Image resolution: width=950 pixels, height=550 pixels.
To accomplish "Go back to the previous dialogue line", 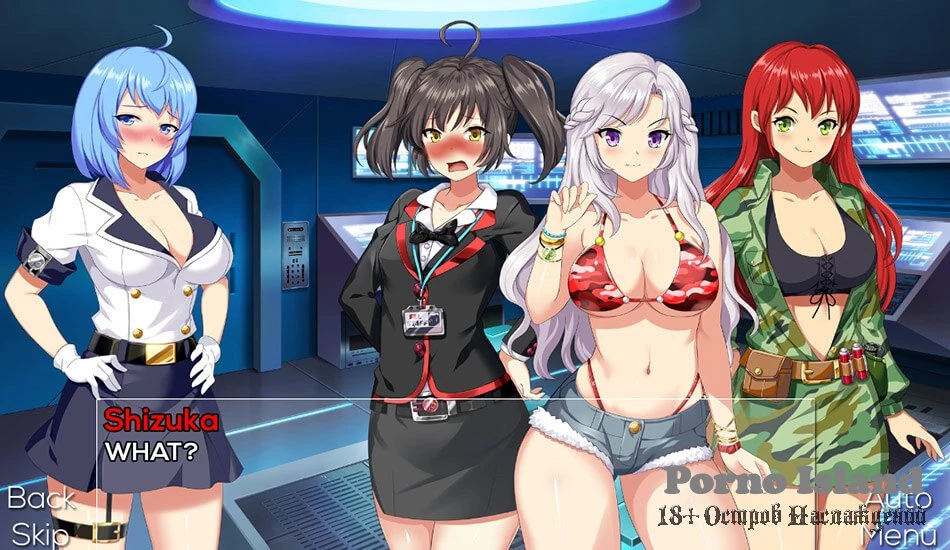I will tap(41, 498).
